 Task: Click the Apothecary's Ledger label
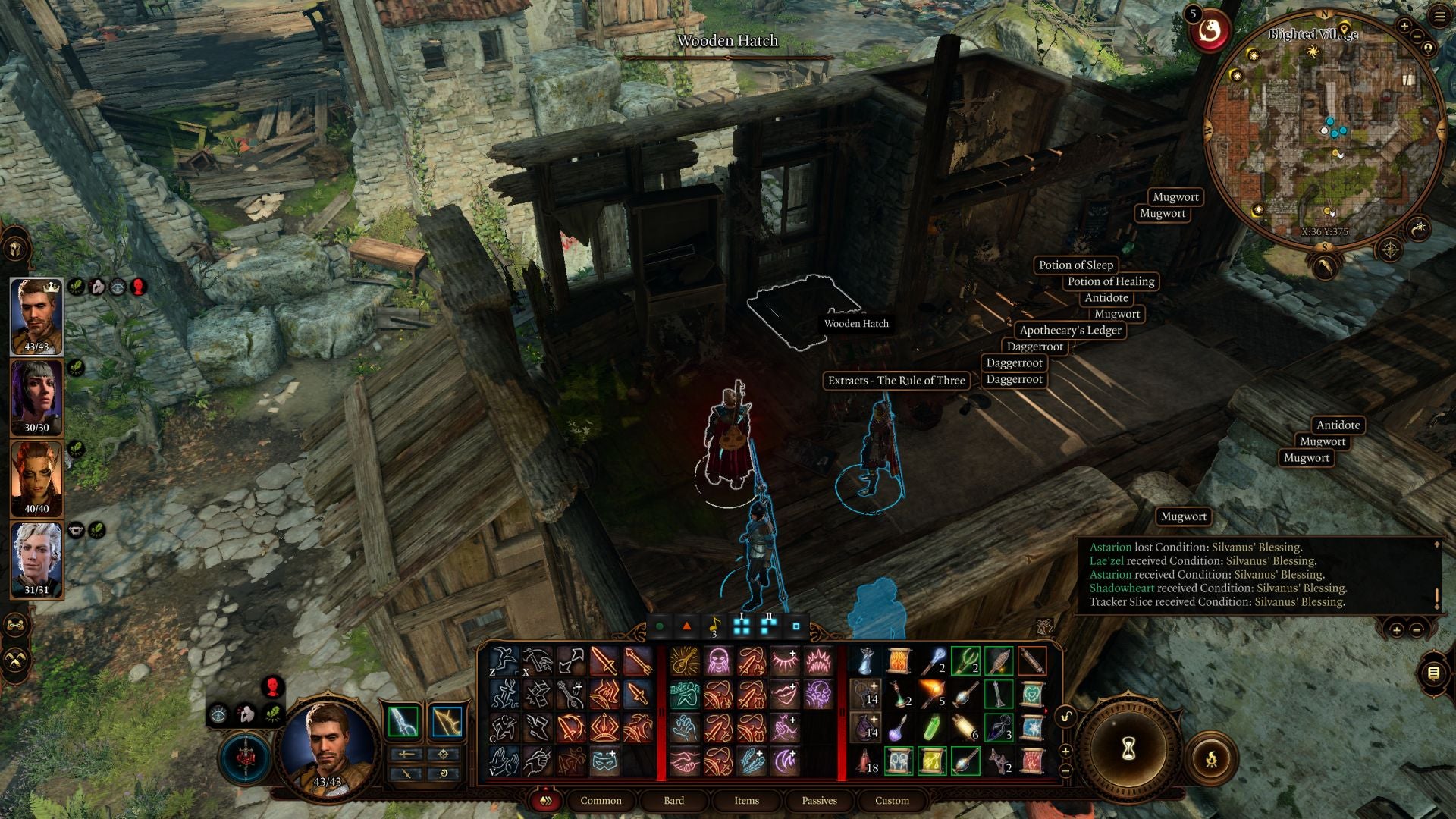tap(1072, 331)
